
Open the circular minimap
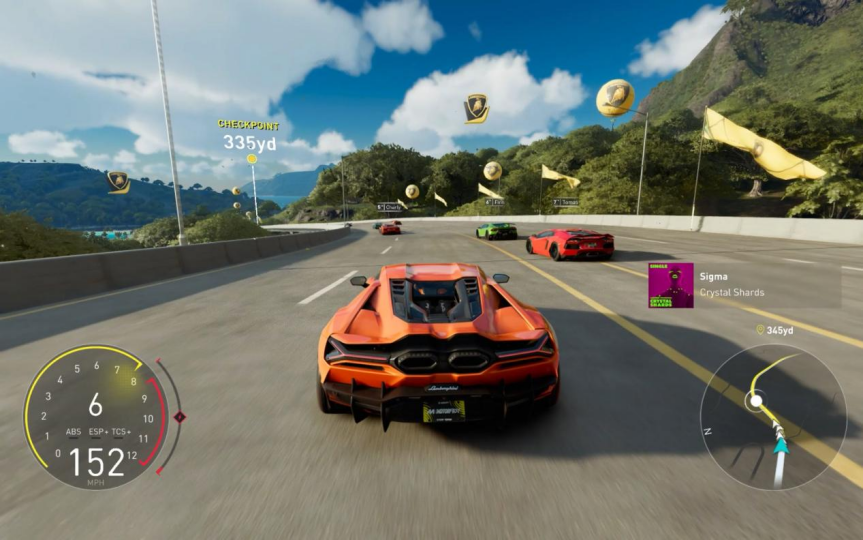point(773,416)
